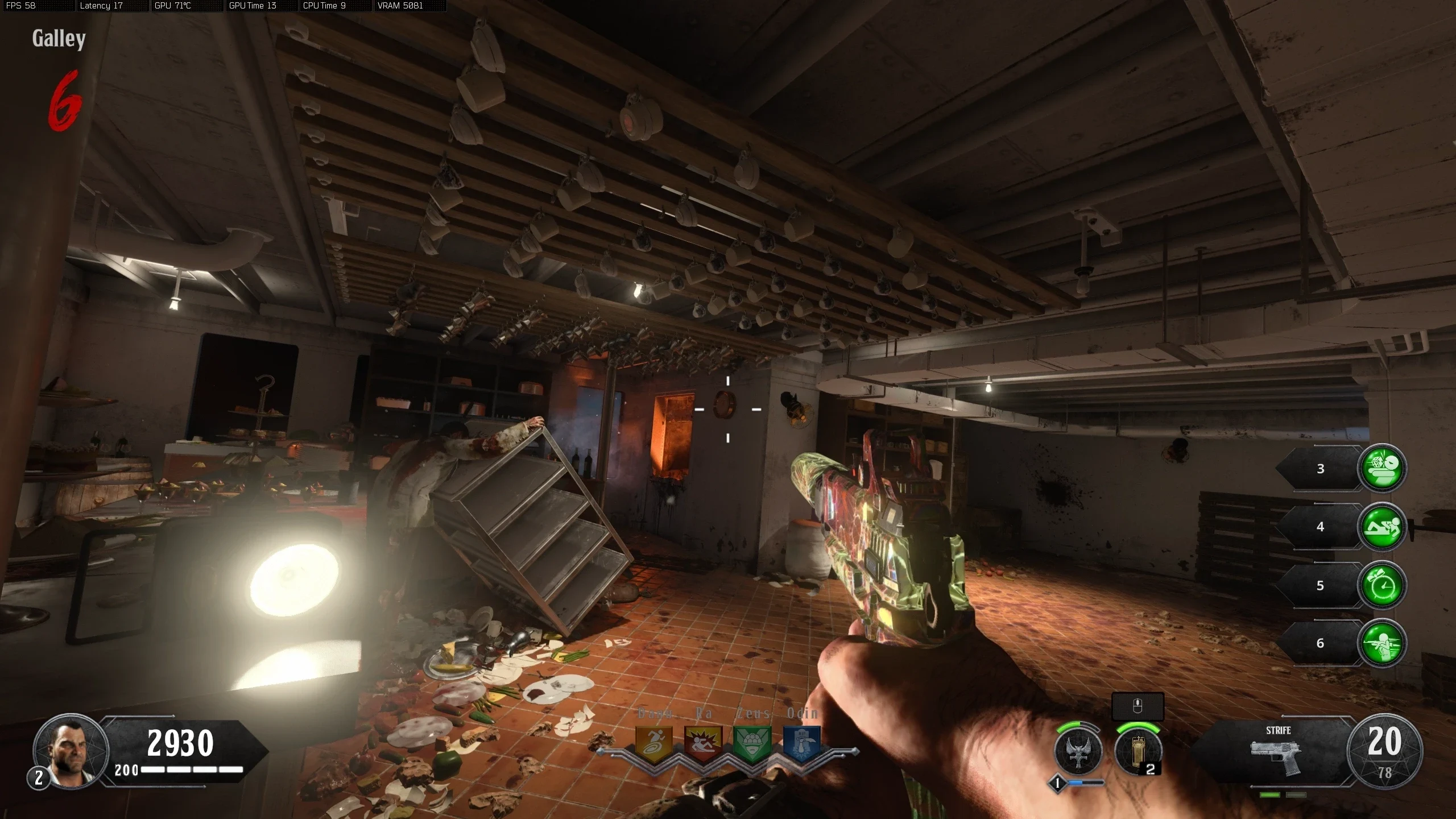Screen dimensions: 1456x819
Task: Activate the alarm clock elixir in slot 5
Action: click(x=1381, y=585)
